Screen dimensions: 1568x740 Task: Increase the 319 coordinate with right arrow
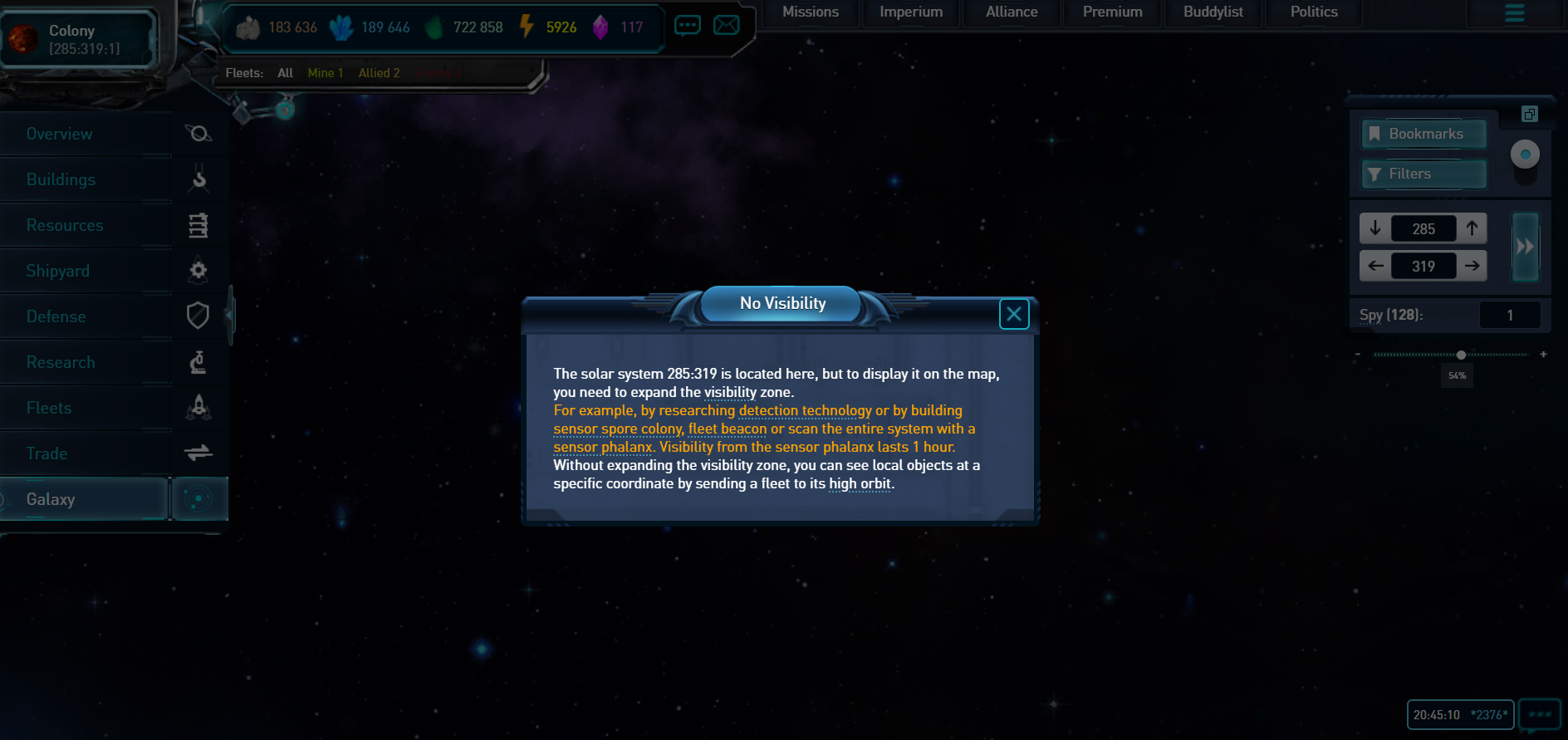[x=1472, y=266]
